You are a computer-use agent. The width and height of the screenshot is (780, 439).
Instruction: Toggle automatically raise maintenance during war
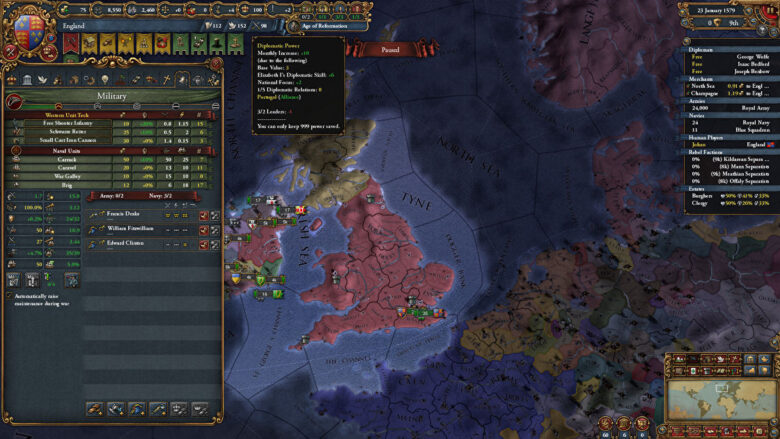pyautogui.click(x=9, y=296)
